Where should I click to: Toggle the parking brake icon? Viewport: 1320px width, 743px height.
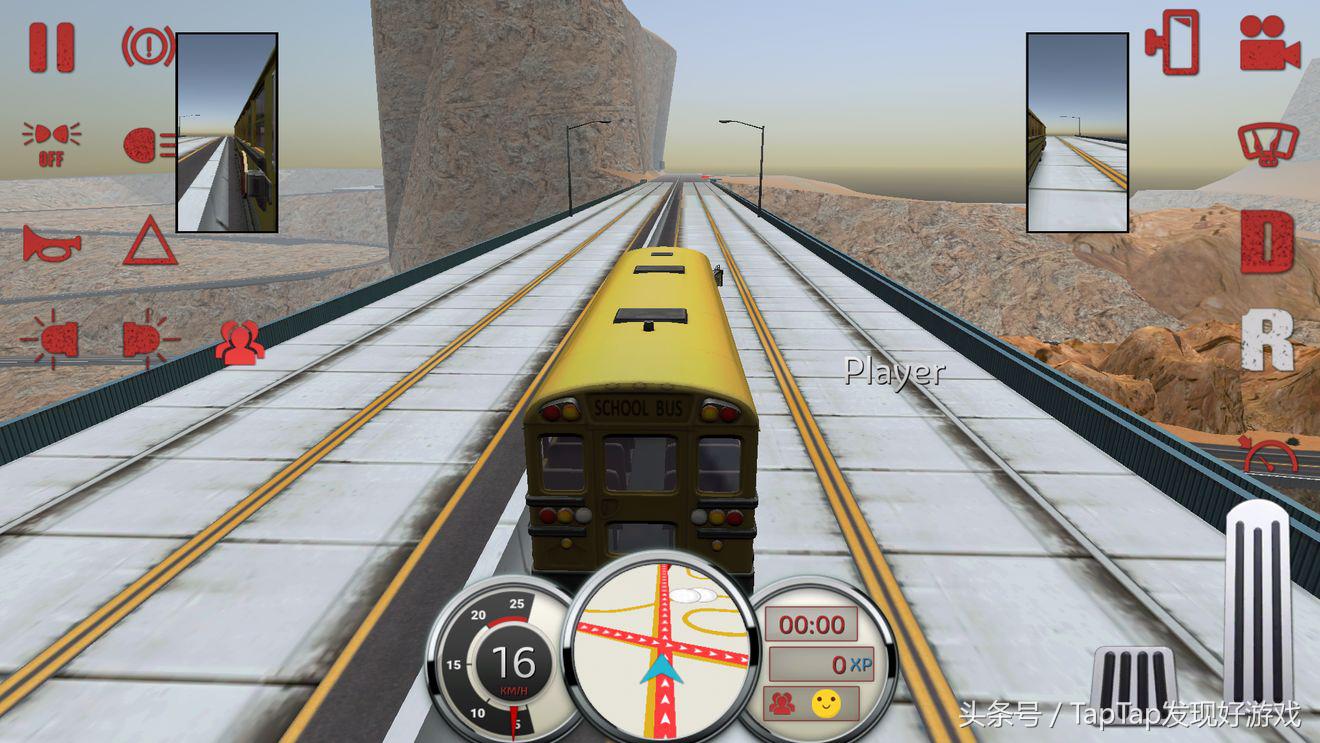[x=147, y=46]
